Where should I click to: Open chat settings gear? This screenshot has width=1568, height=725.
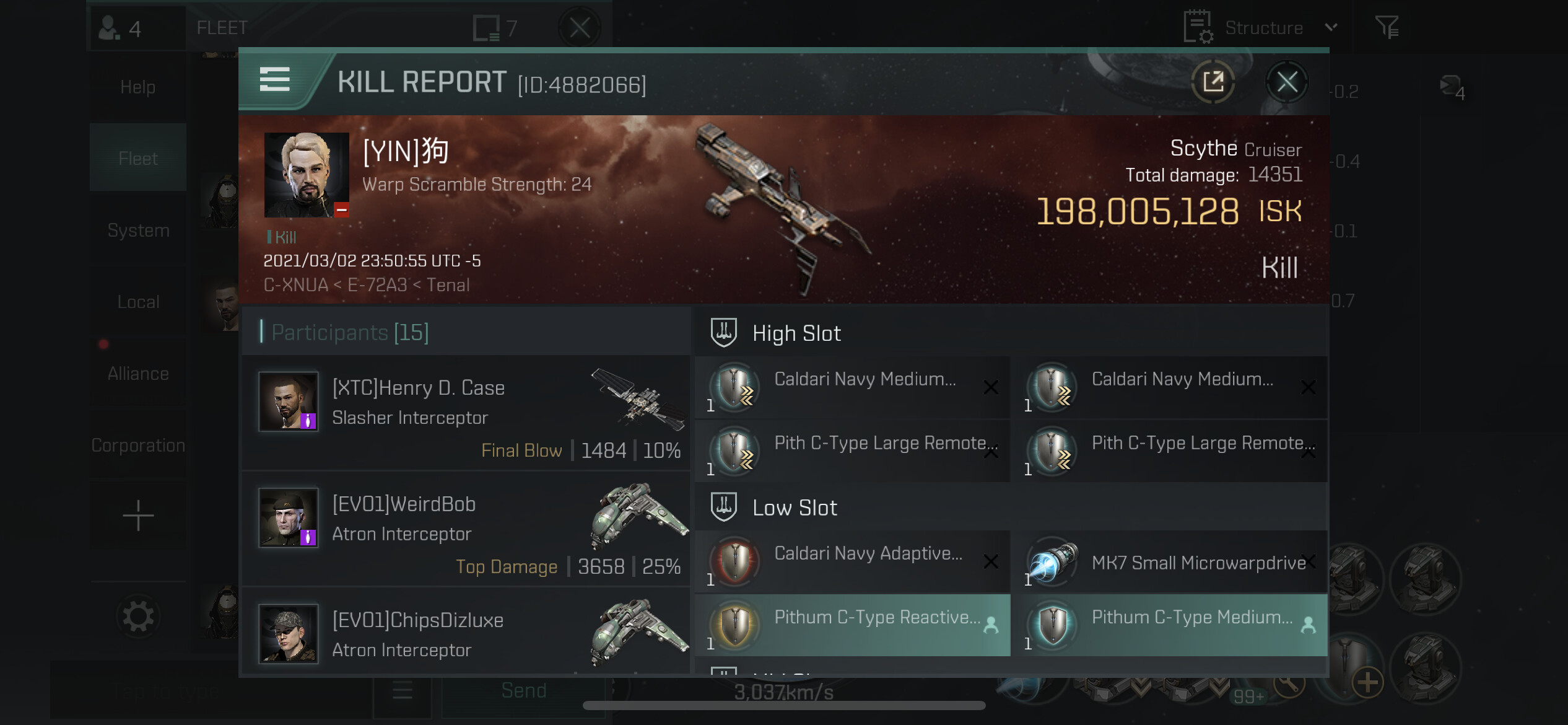pos(138,617)
